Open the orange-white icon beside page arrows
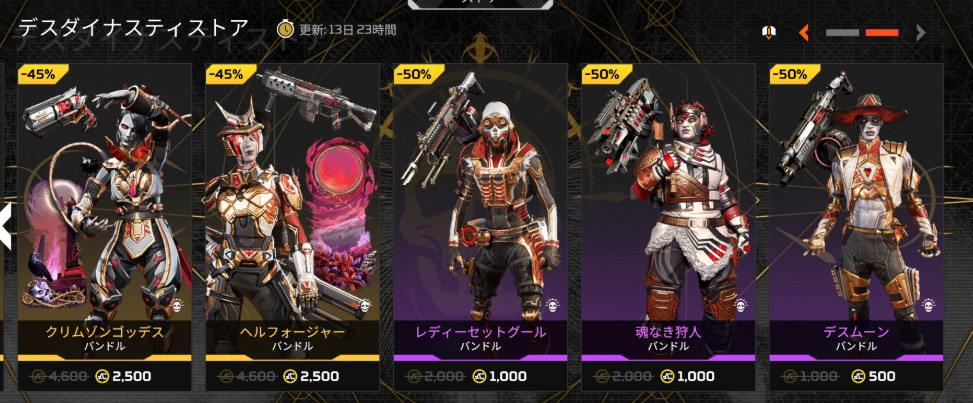 (768, 32)
